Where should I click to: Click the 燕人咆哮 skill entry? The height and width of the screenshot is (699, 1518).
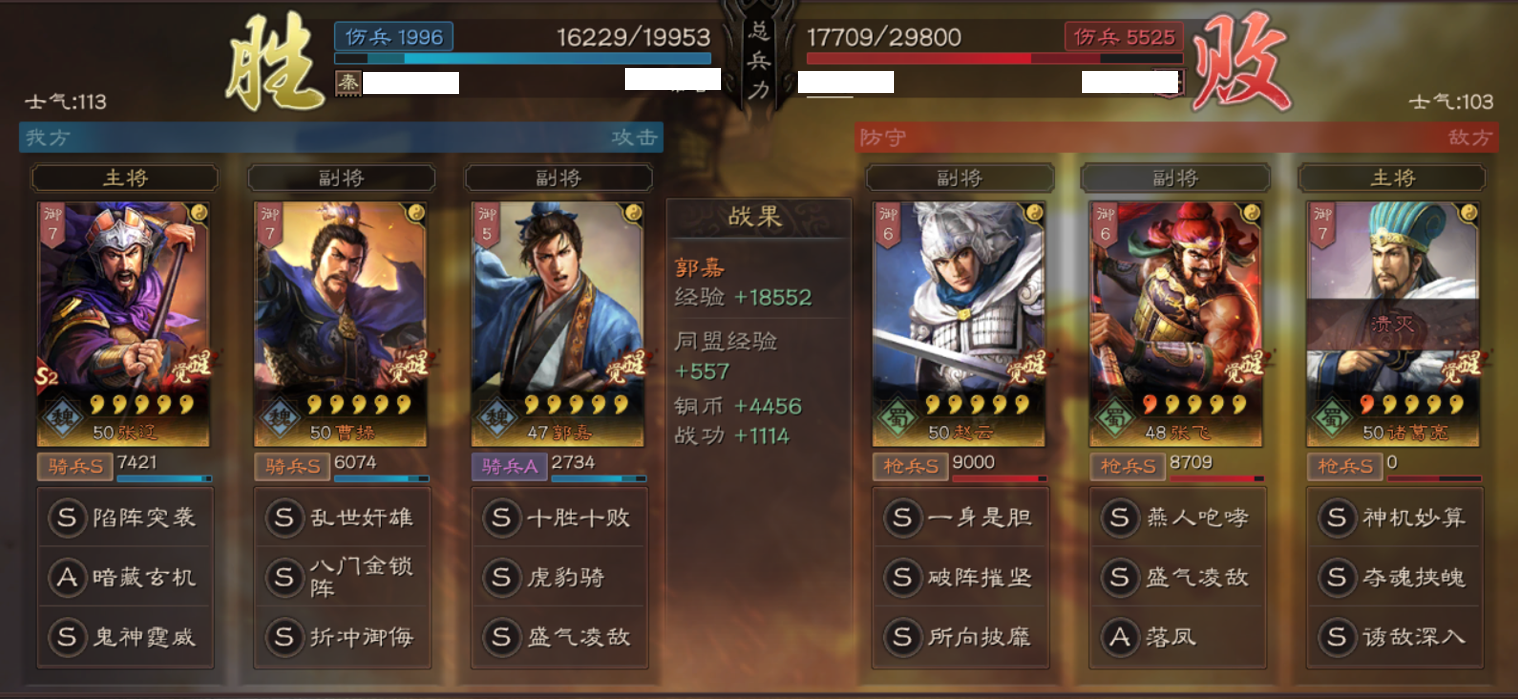1178,518
